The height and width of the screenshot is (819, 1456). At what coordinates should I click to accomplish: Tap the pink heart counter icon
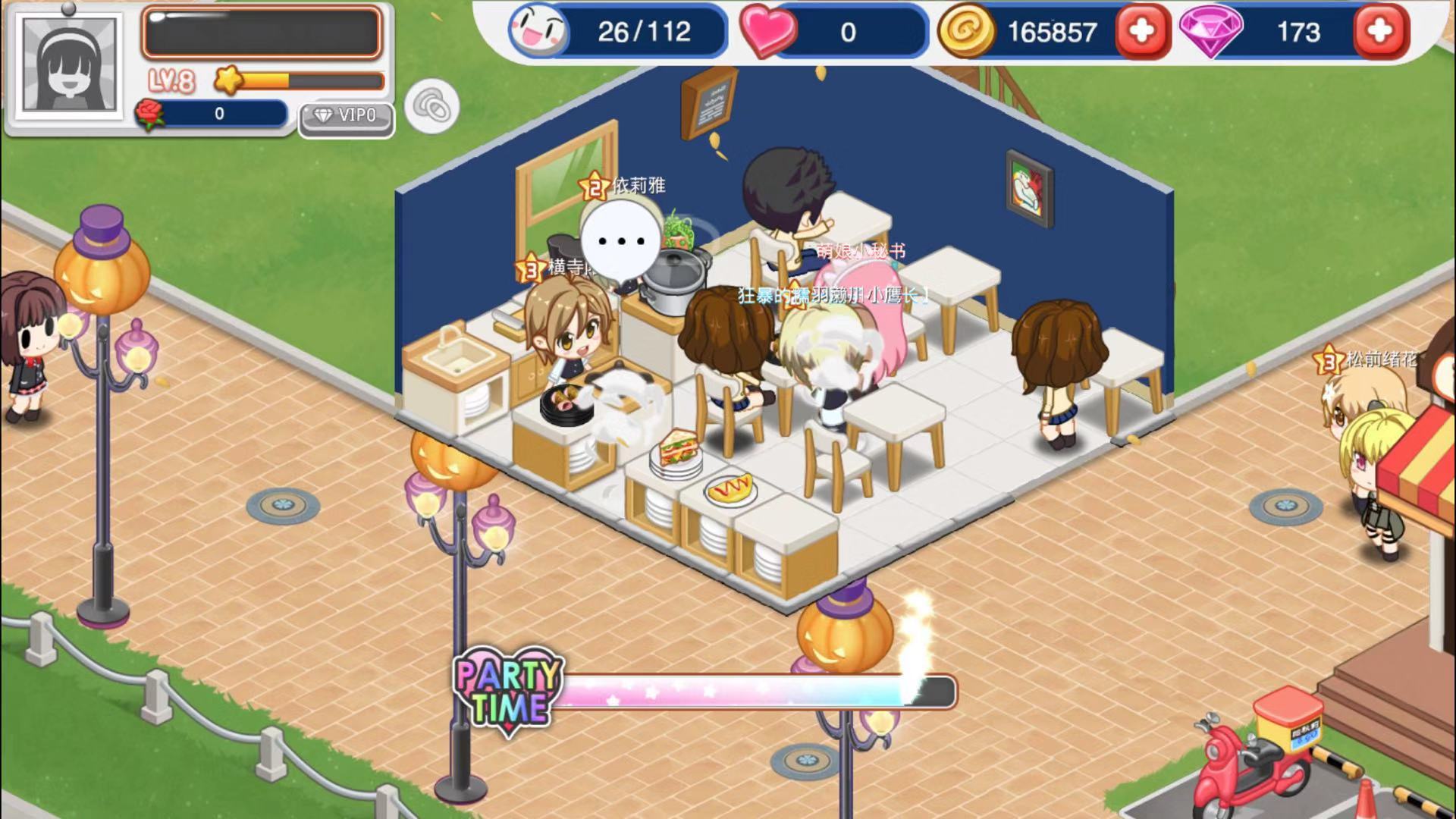coord(767,32)
